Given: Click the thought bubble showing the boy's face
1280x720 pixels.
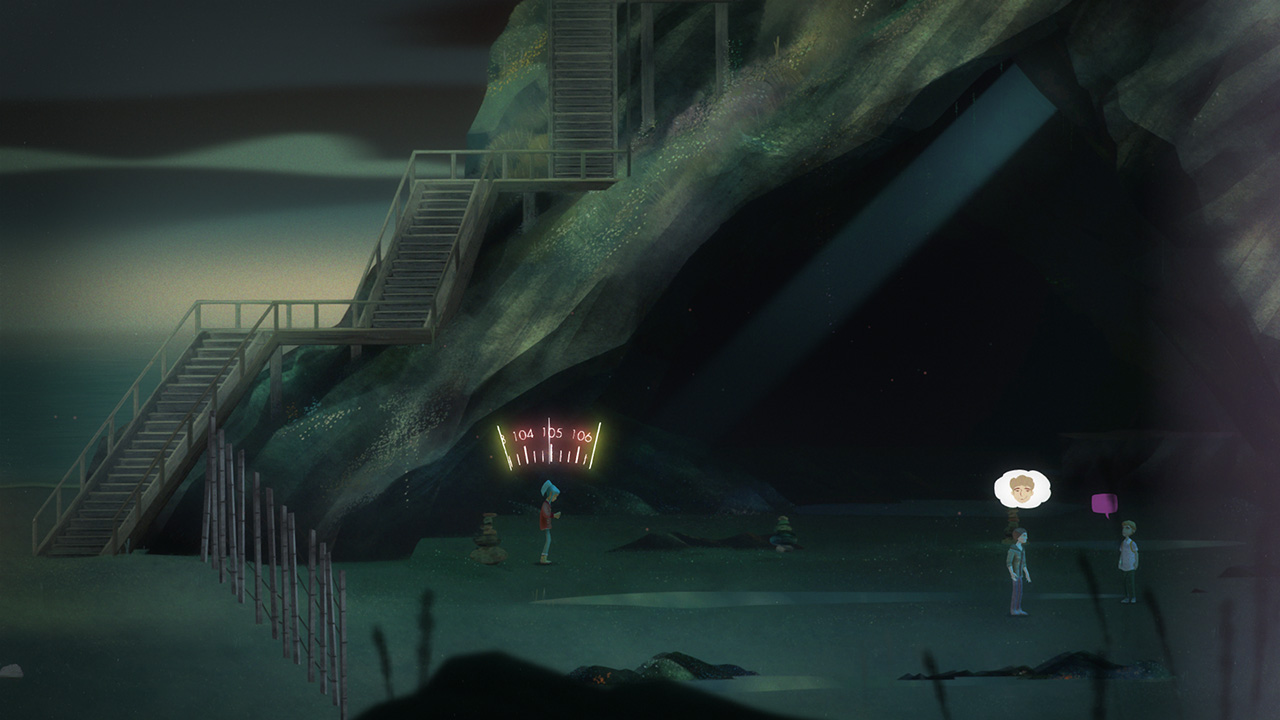Looking at the screenshot, I should [x=1020, y=489].
